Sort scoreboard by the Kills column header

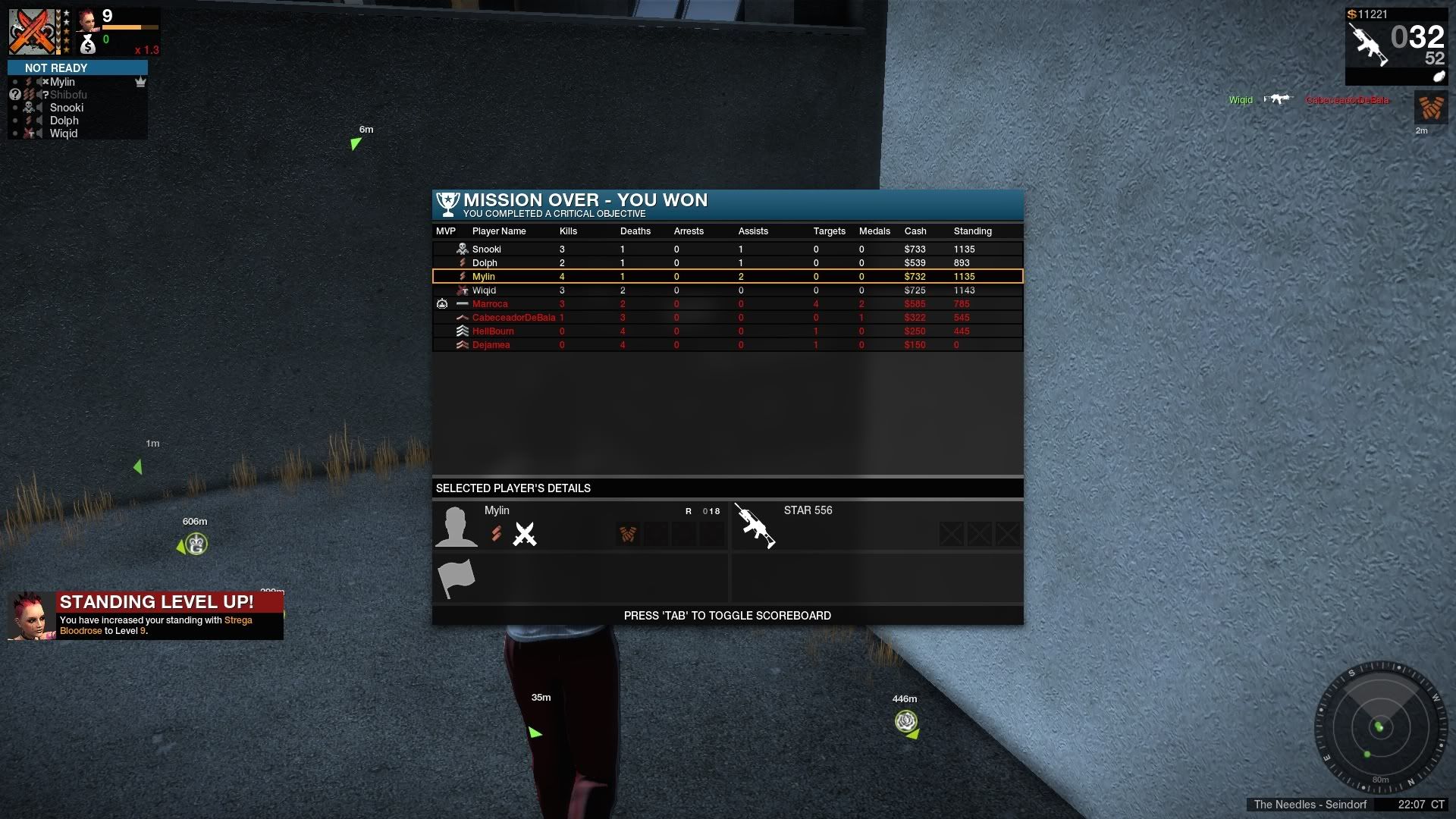[568, 231]
